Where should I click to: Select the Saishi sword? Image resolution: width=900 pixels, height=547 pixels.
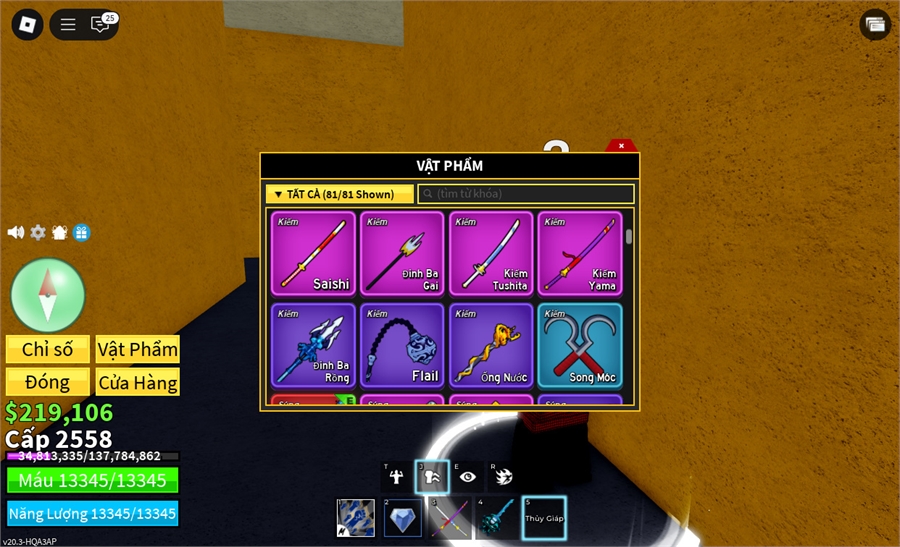coord(314,253)
